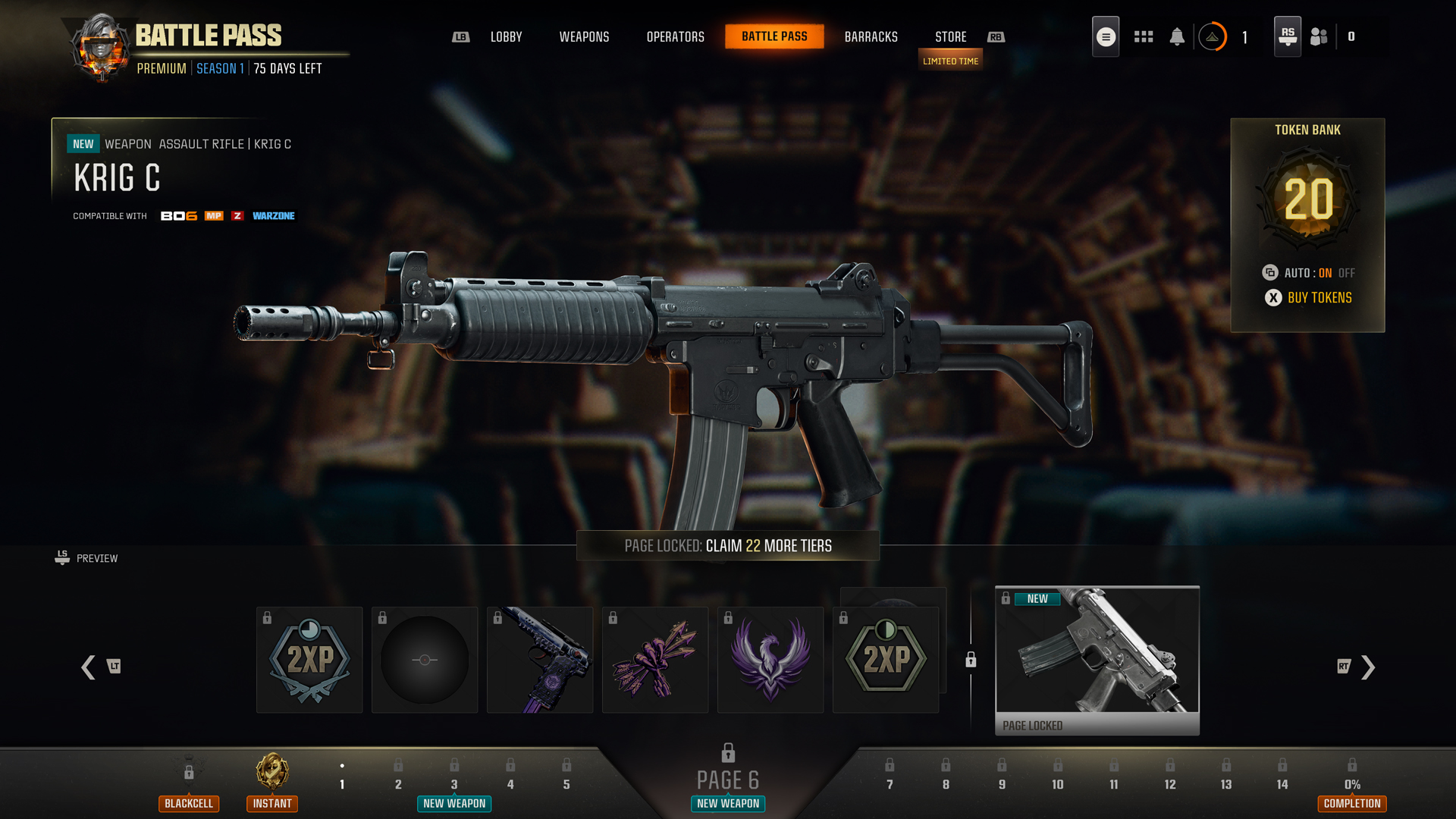Go to the previous page with left arrow
1456x819 pixels.
pyautogui.click(x=89, y=667)
